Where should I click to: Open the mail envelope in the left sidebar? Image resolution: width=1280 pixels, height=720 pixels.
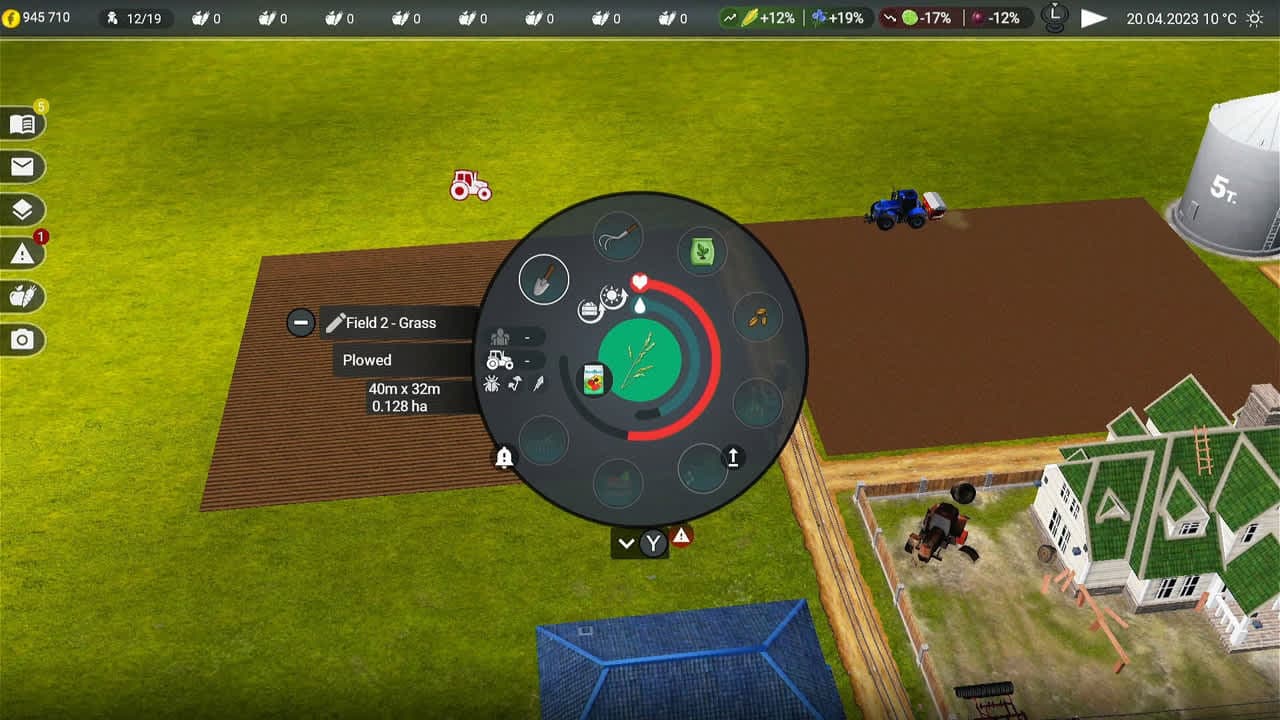click(22, 166)
